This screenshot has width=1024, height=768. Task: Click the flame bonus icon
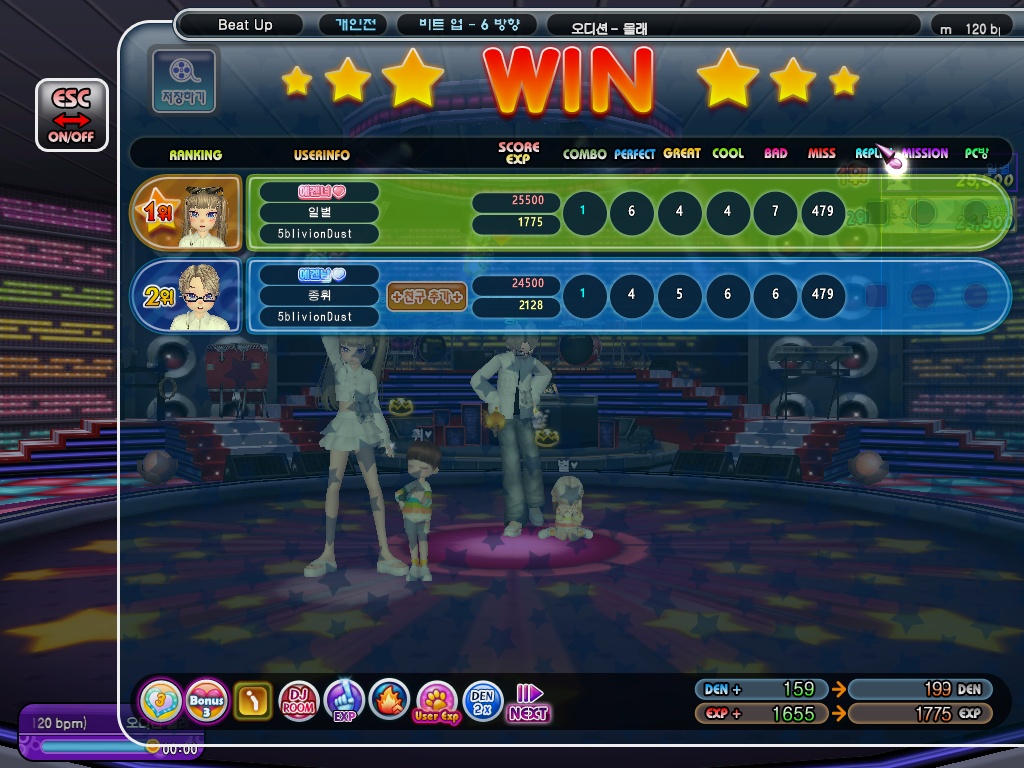click(388, 701)
